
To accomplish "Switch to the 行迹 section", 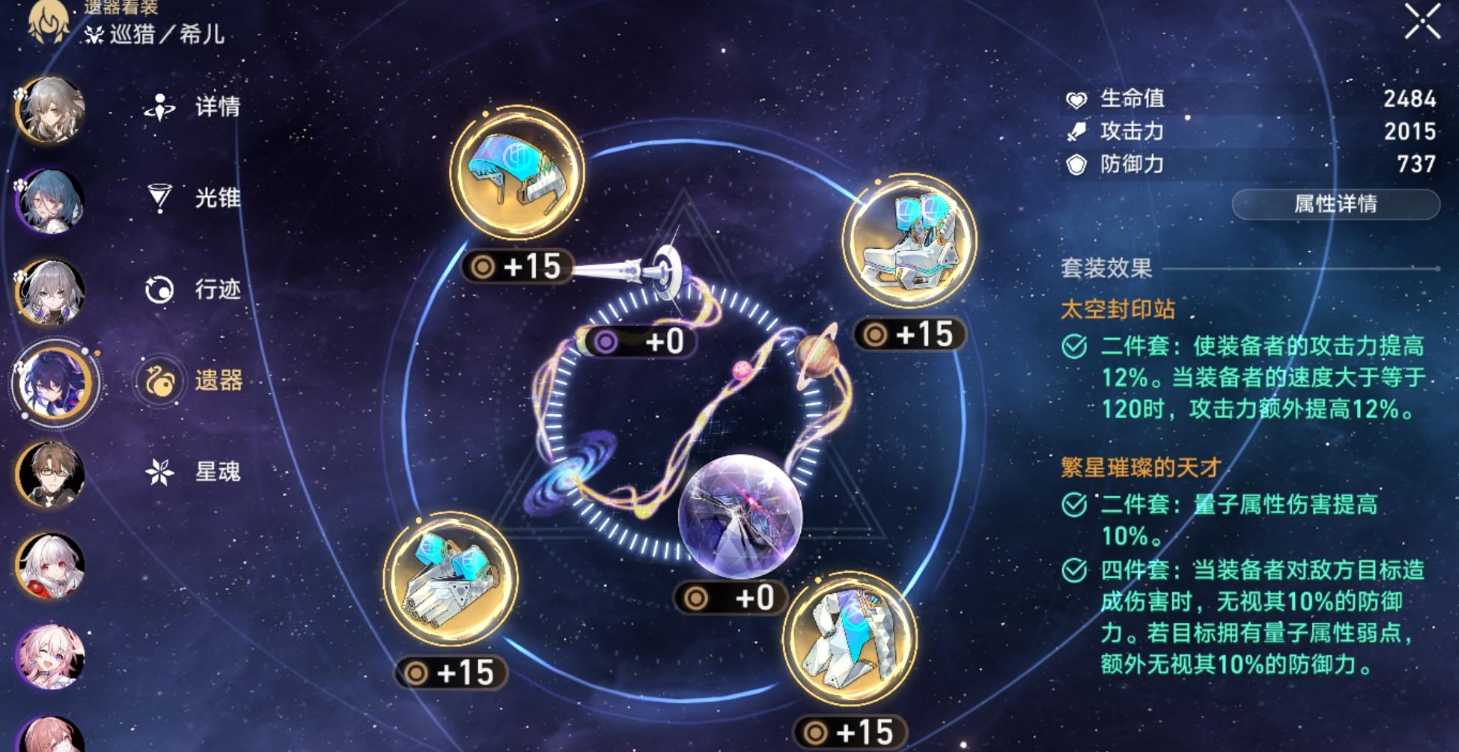I will [x=159, y=287].
